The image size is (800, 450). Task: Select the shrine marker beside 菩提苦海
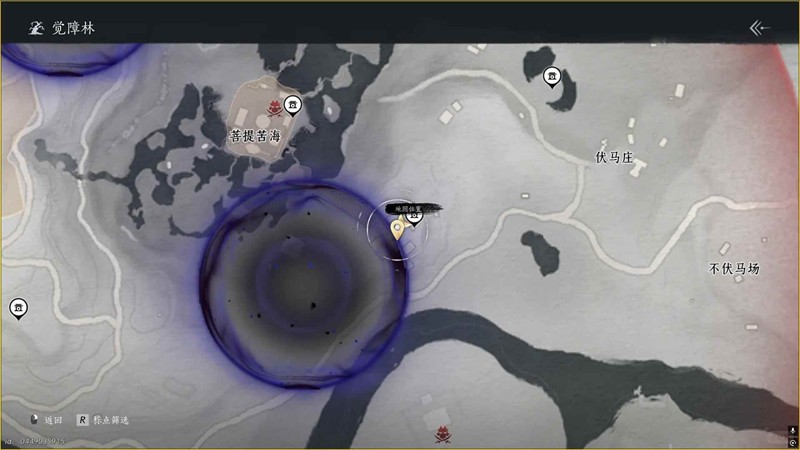tap(292, 103)
